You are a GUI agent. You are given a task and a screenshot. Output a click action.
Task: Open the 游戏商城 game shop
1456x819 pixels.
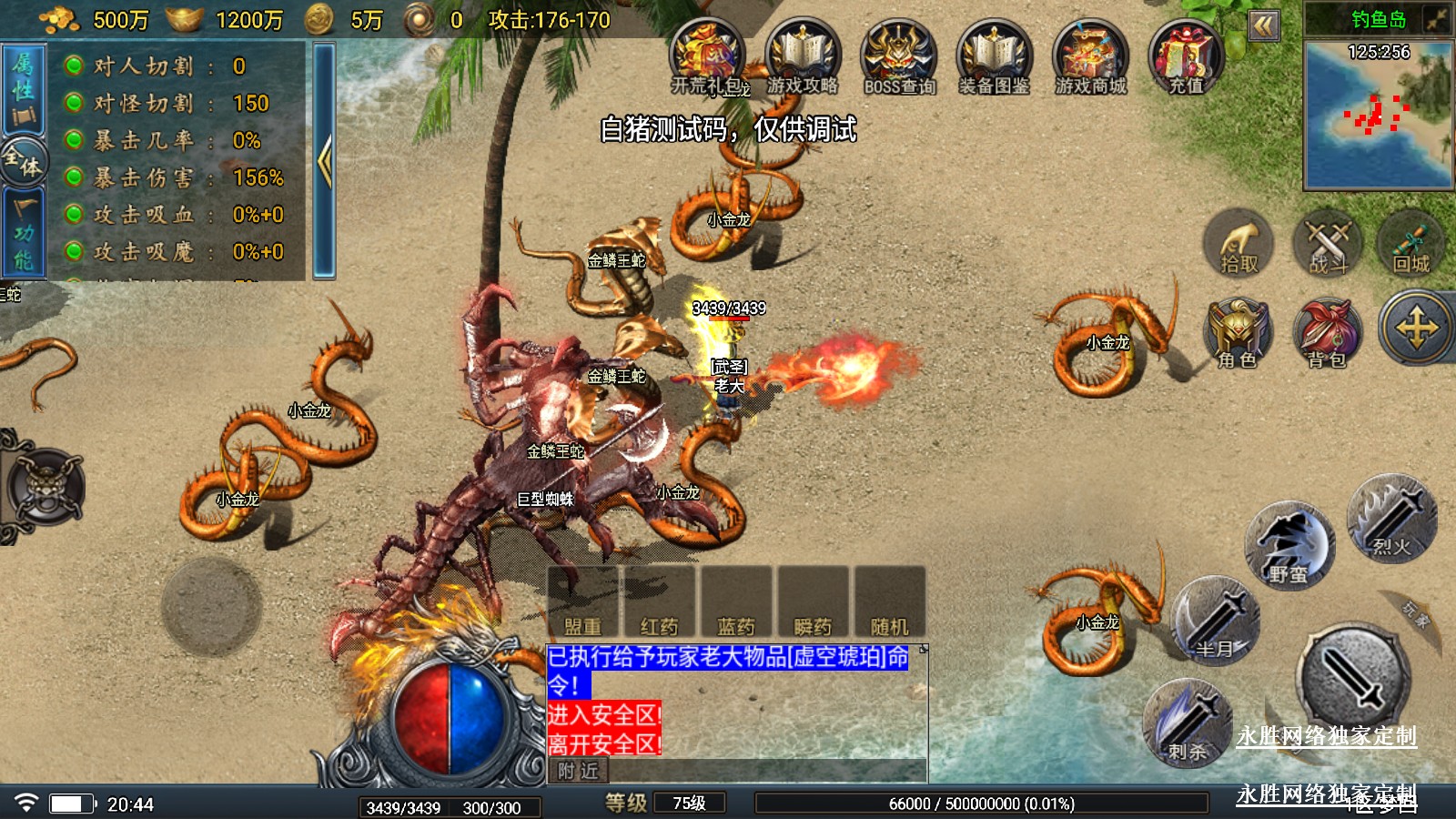[x=1090, y=57]
